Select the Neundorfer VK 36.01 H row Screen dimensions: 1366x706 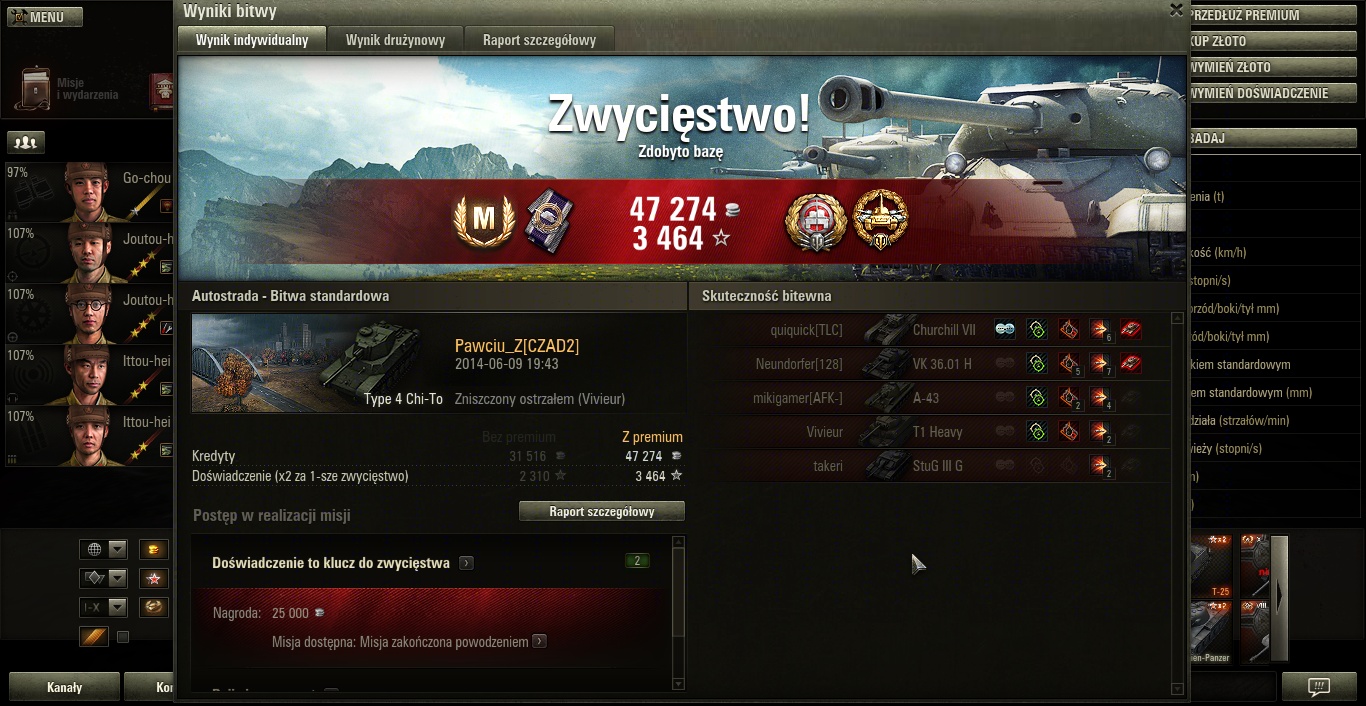[x=930, y=364]
